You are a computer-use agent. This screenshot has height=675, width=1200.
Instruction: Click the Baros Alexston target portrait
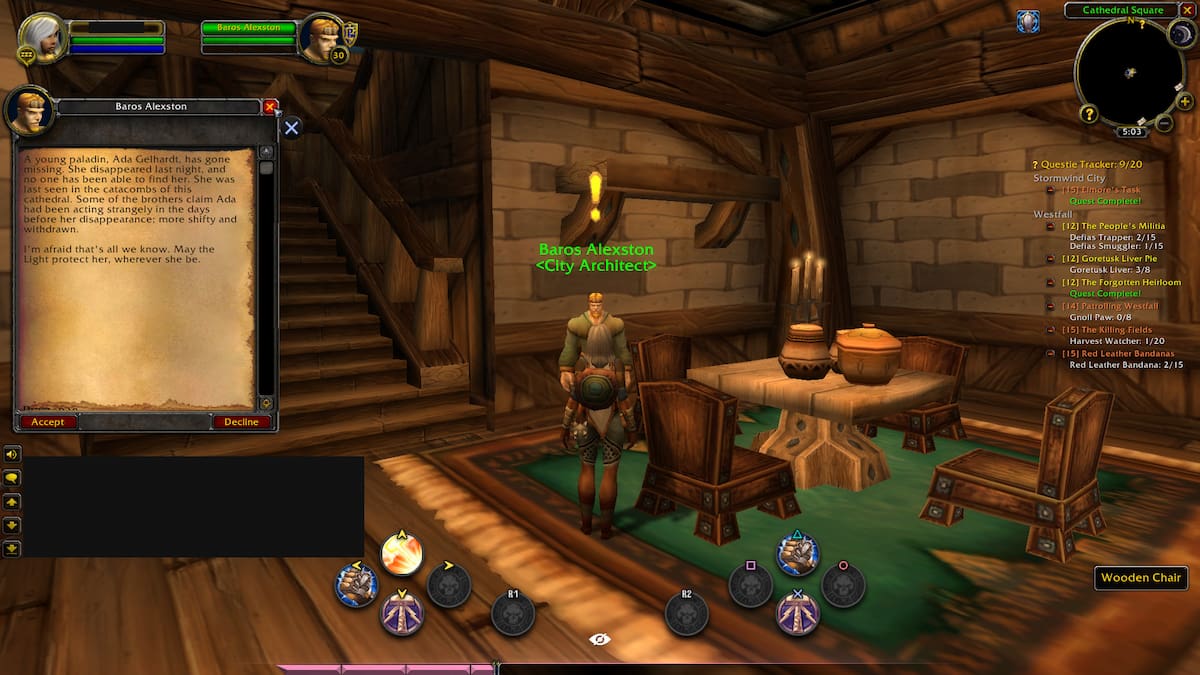(321, 37)
